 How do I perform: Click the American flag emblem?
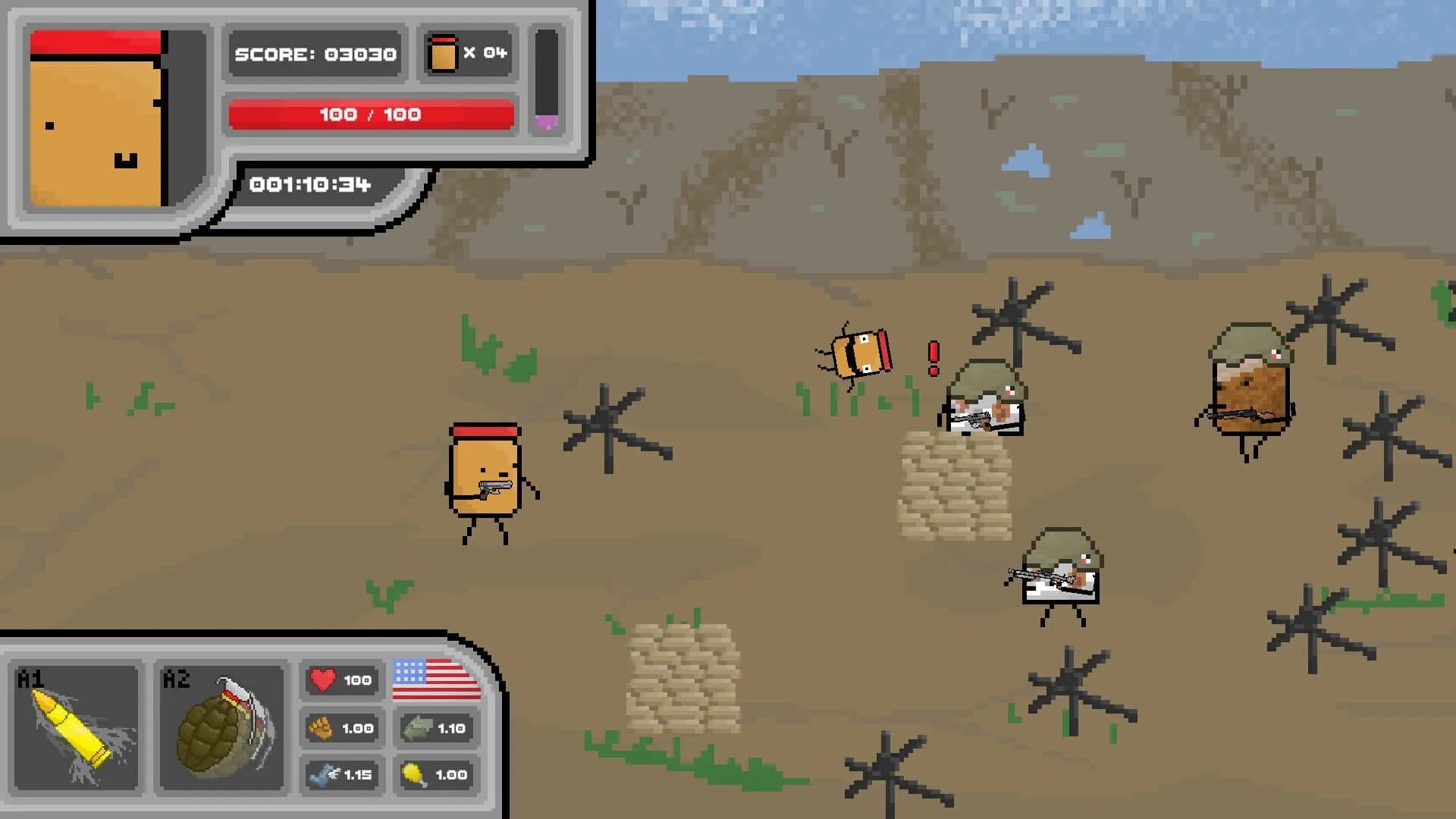coord(436,682)
